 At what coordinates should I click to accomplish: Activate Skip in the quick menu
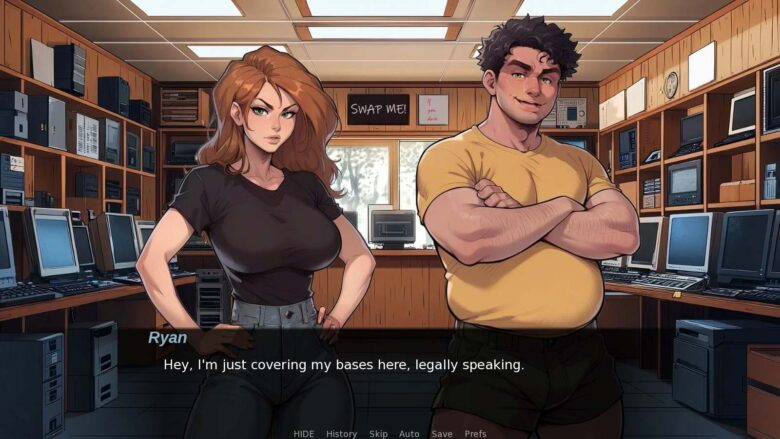click(378, 433)
